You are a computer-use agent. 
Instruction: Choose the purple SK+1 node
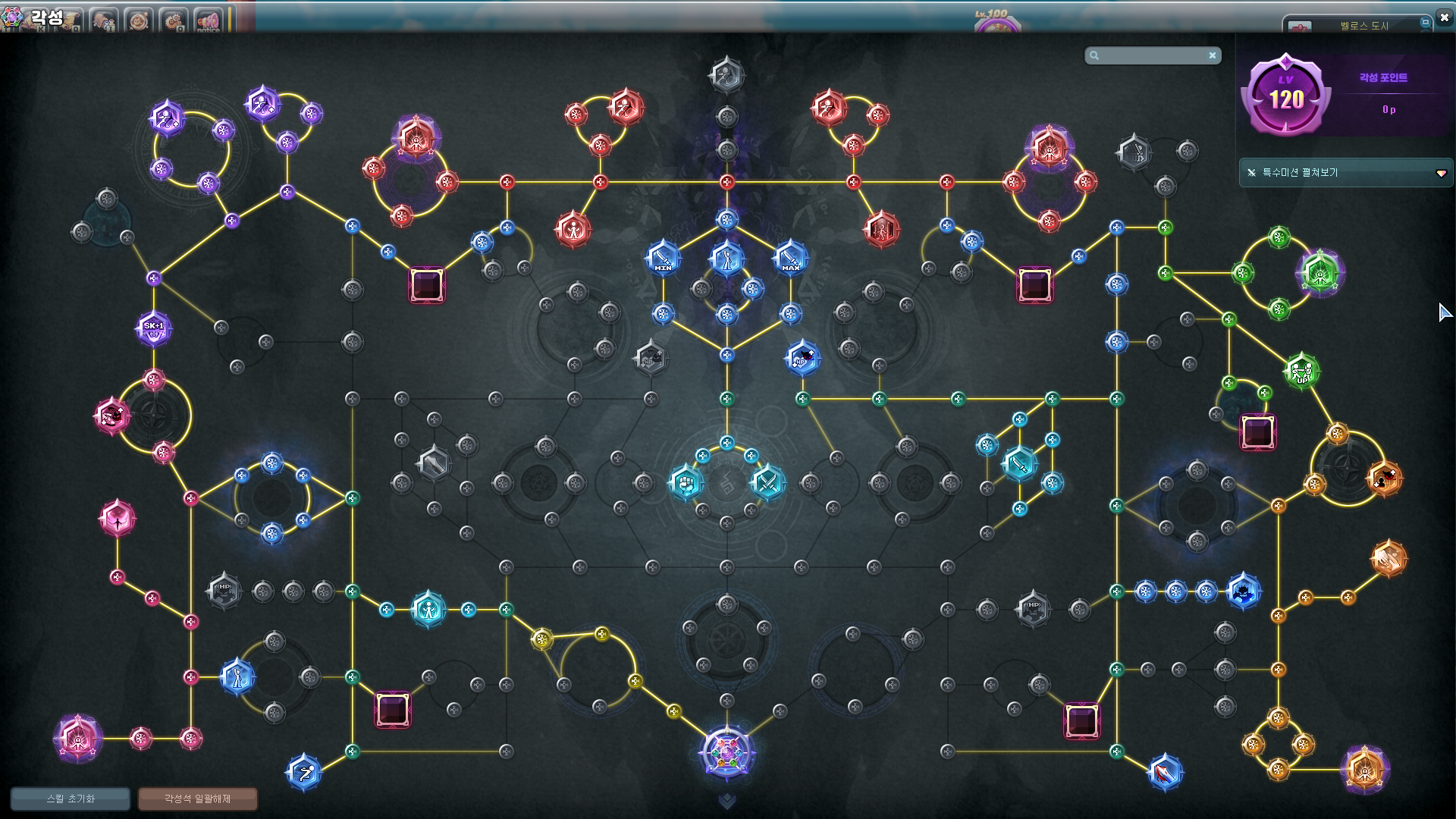coord(154,329)
